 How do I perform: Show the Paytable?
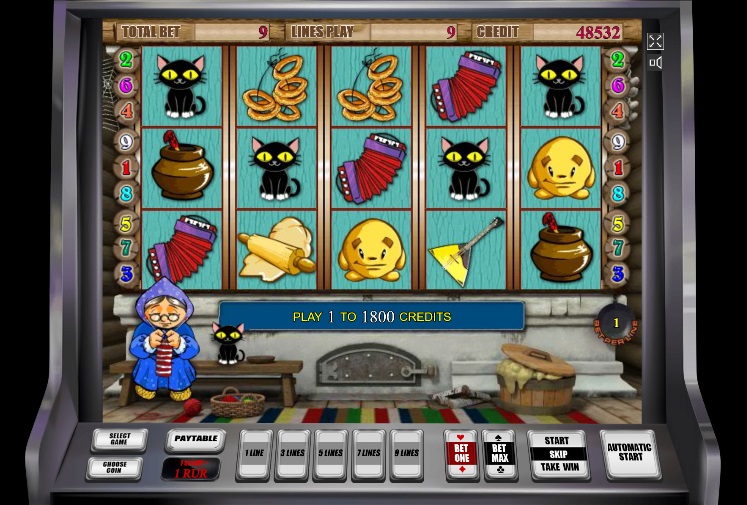[x=193, y=439]
